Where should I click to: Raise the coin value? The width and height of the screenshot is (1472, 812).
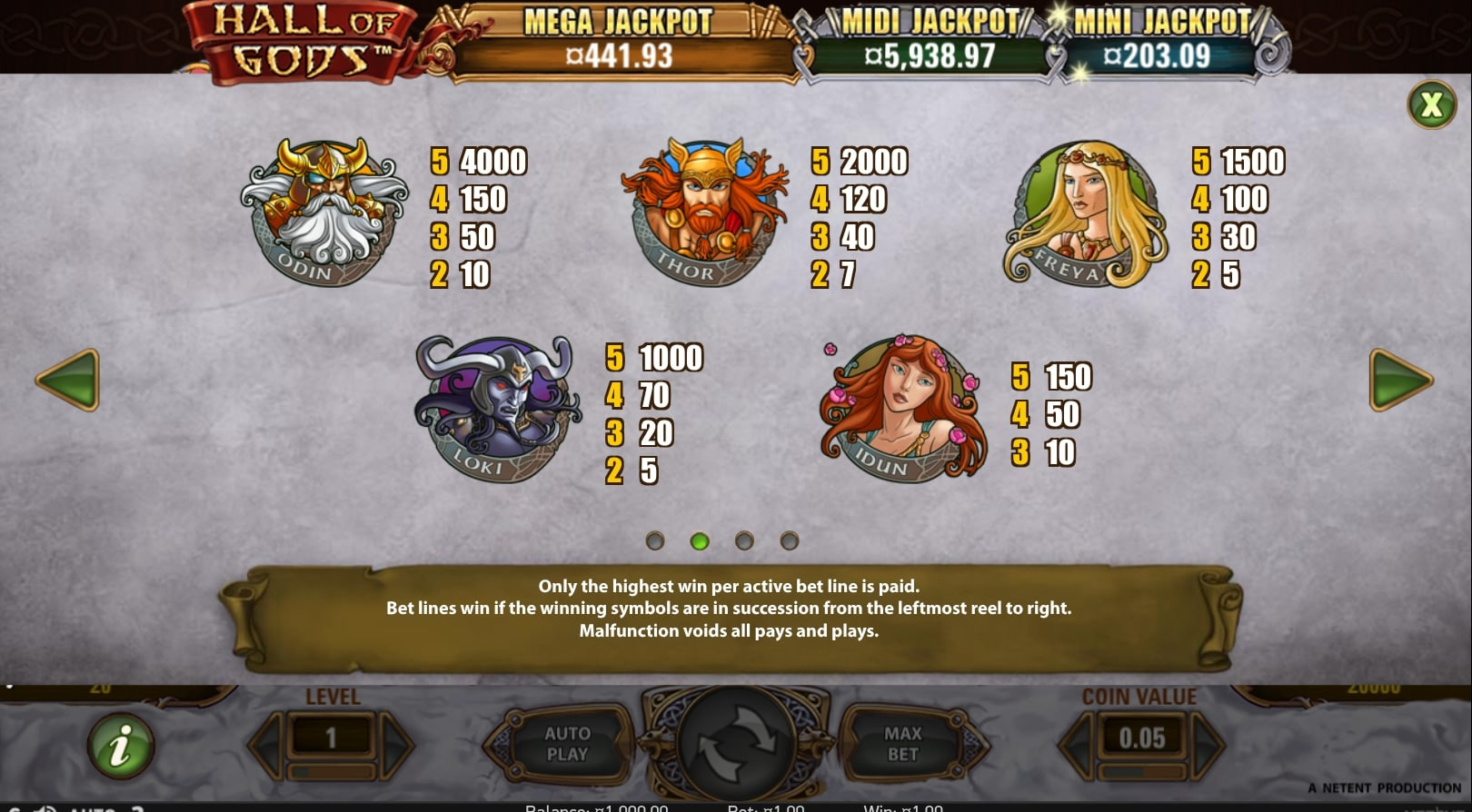[x=1207, y=745]
